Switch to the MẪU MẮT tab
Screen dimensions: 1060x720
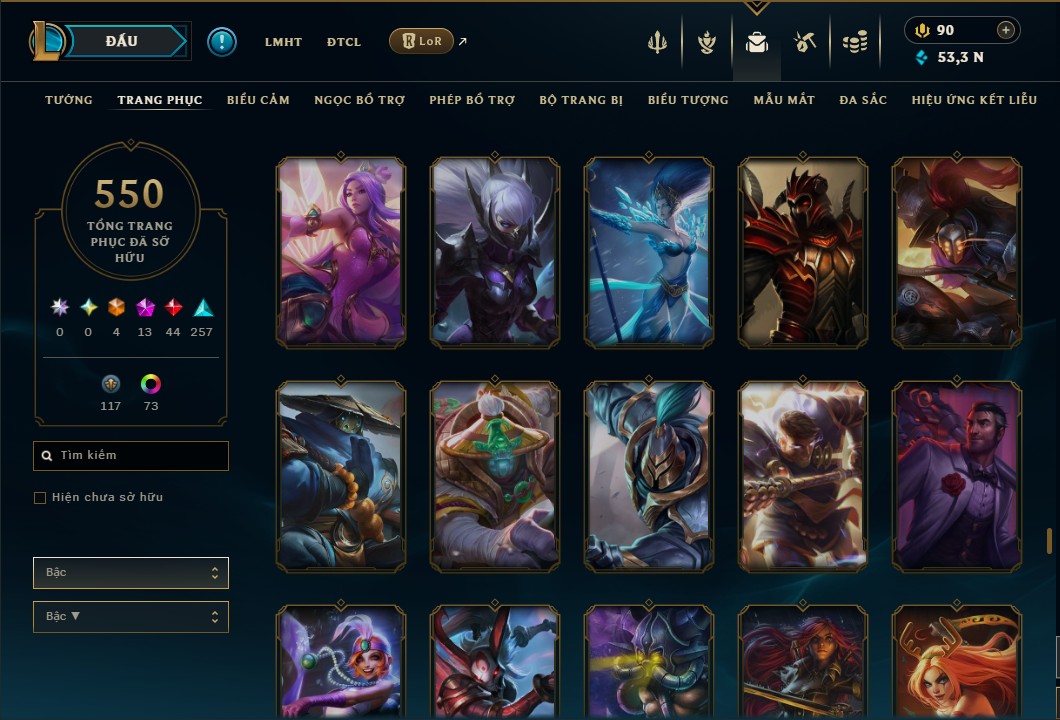point(784,100)
